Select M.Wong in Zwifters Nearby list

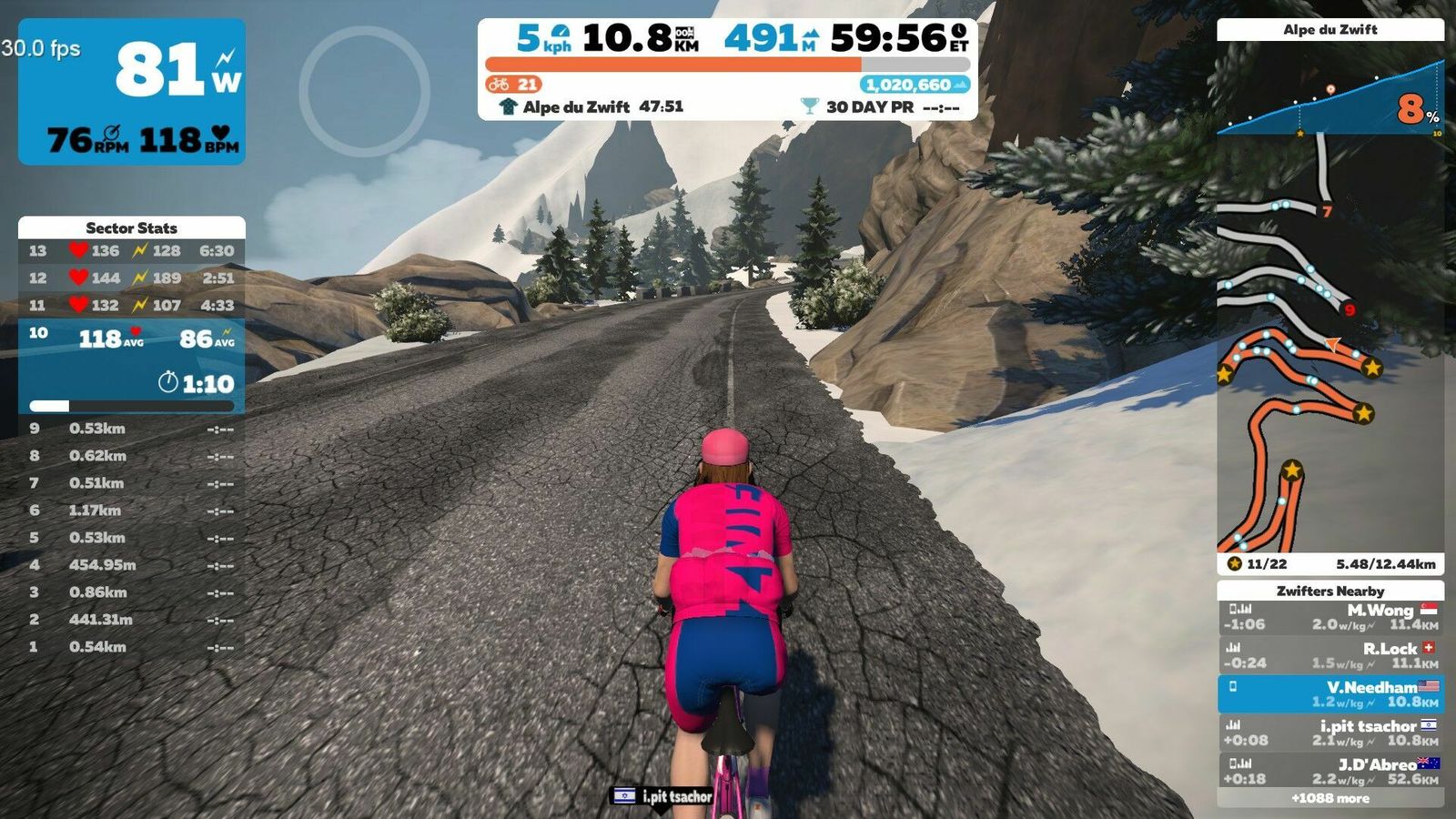pyautogui.click(x=1330, y=617)
